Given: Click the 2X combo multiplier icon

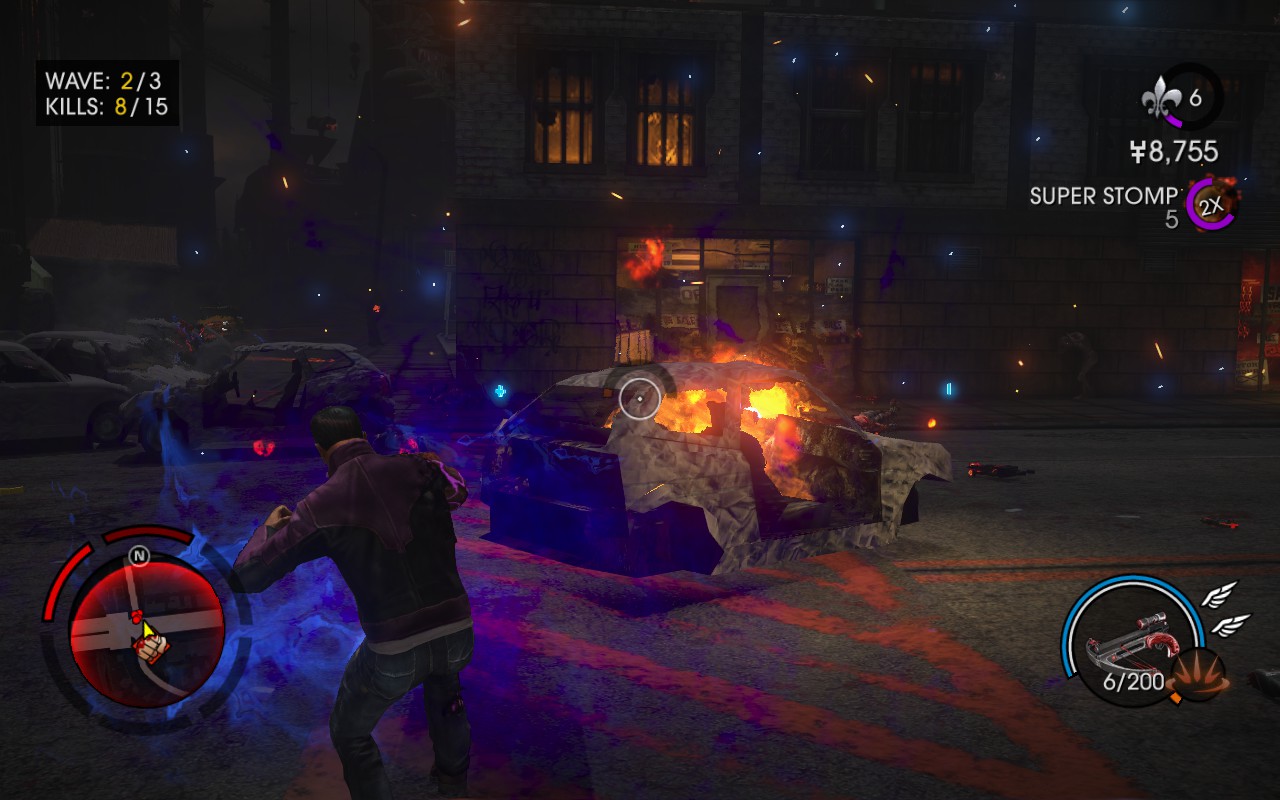Looking at the screenshot, I should pyautogui.click(x=1211, y=206).
